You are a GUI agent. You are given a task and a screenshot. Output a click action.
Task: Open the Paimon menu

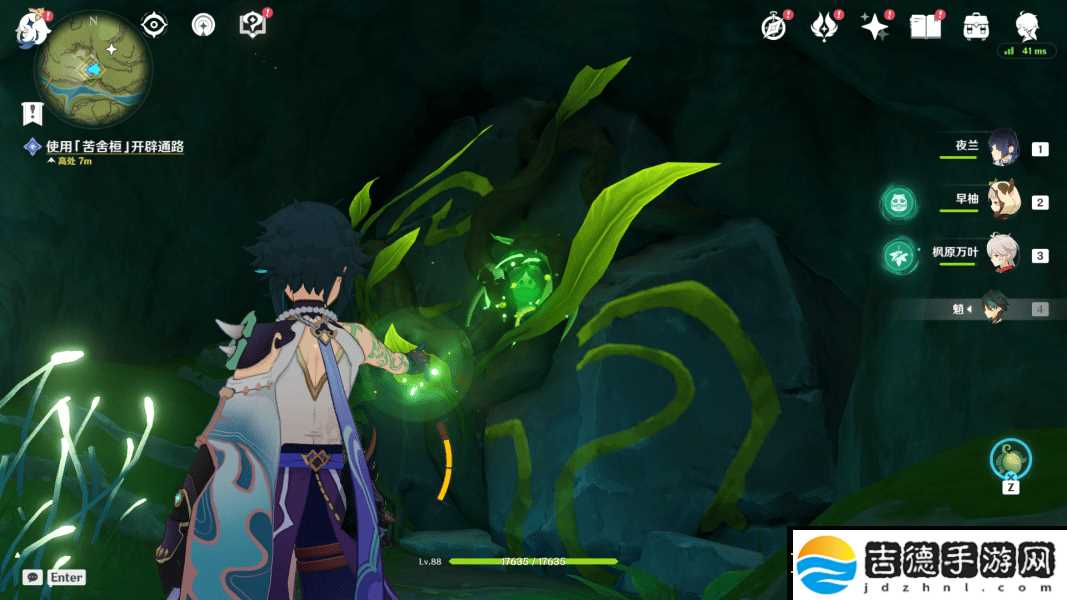point(32,27)
